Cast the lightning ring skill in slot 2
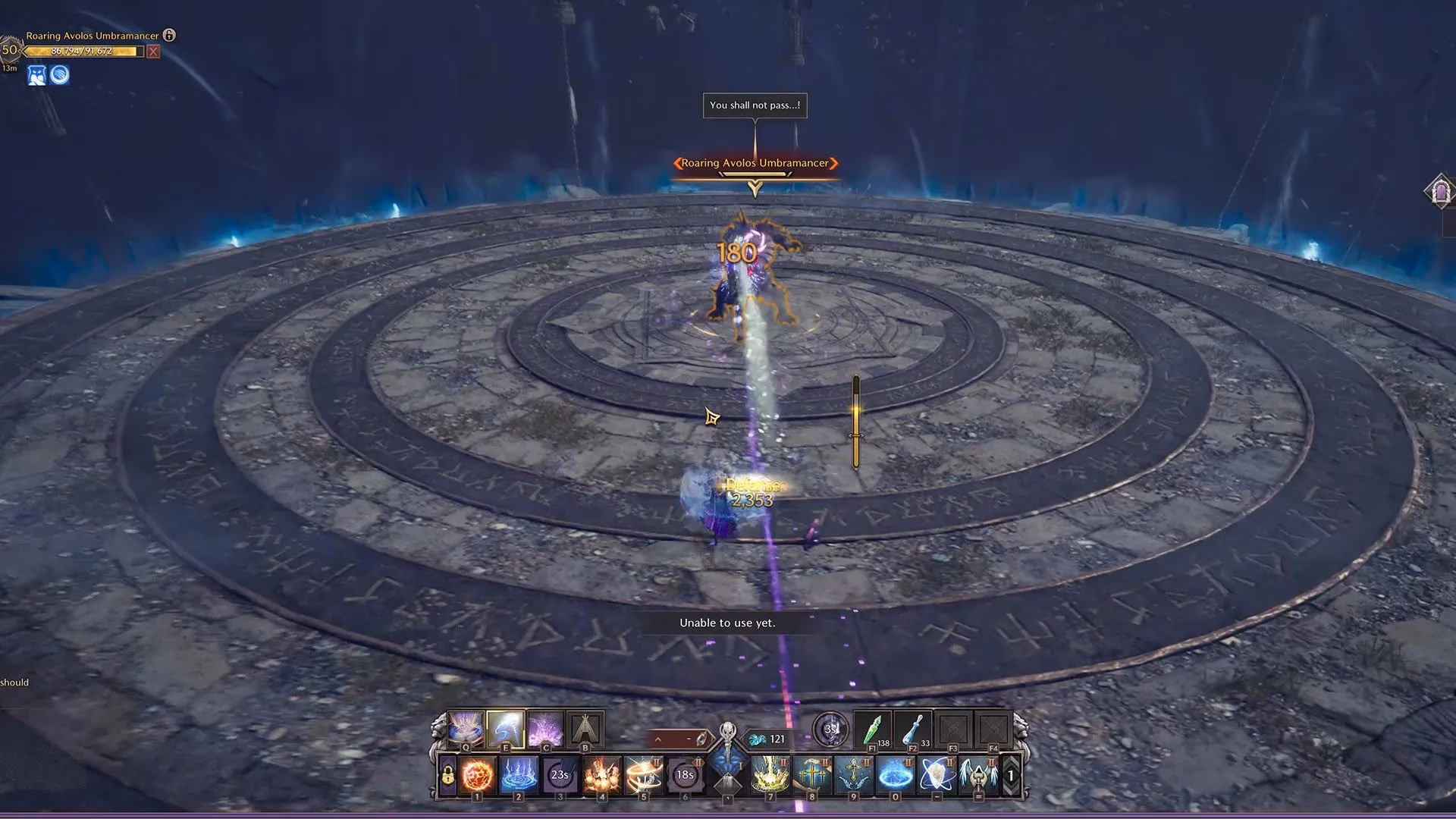This screenshot has width=1456, height=819. [519, 774]
